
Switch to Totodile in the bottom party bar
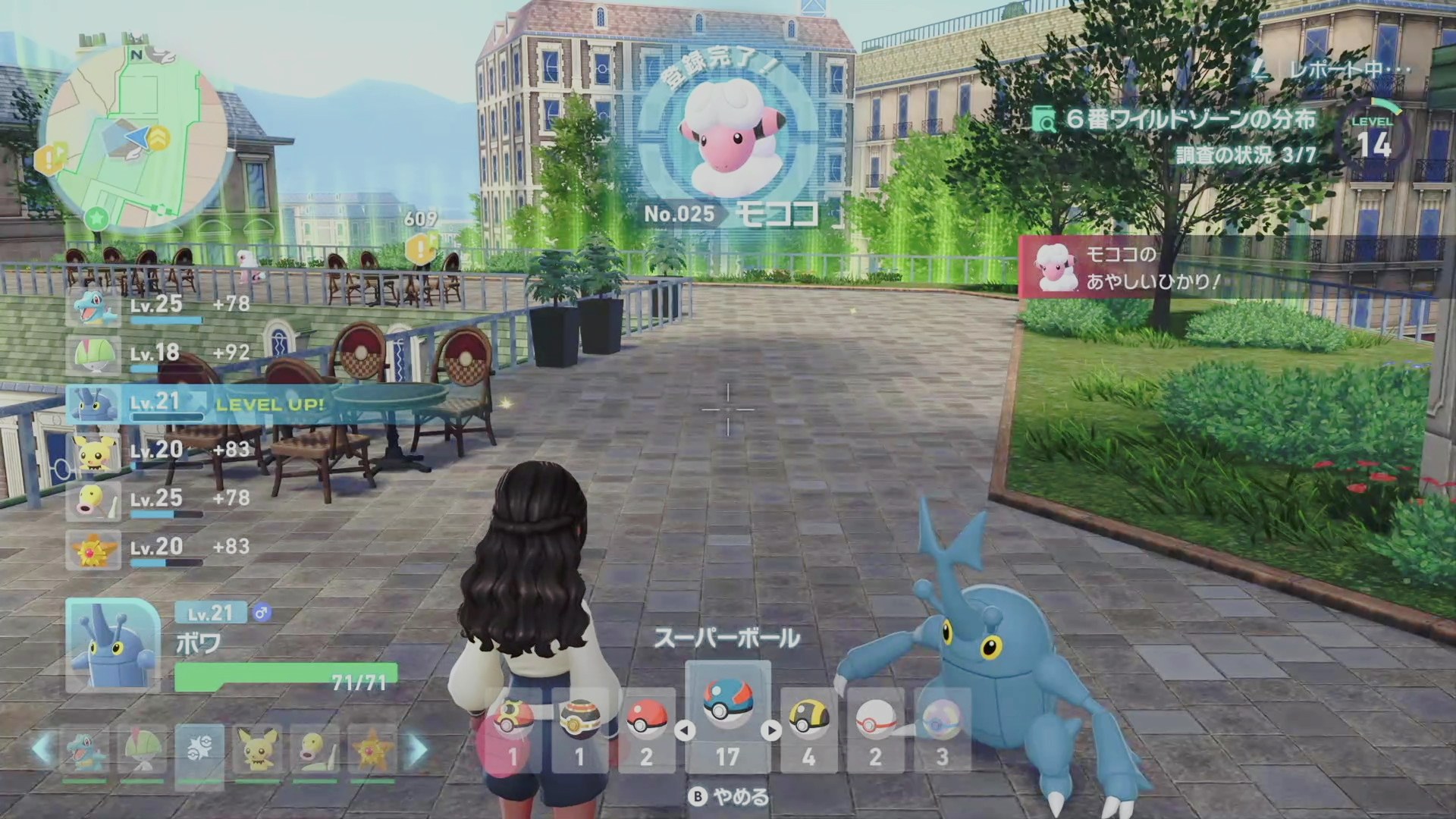(x=84, y=751)
